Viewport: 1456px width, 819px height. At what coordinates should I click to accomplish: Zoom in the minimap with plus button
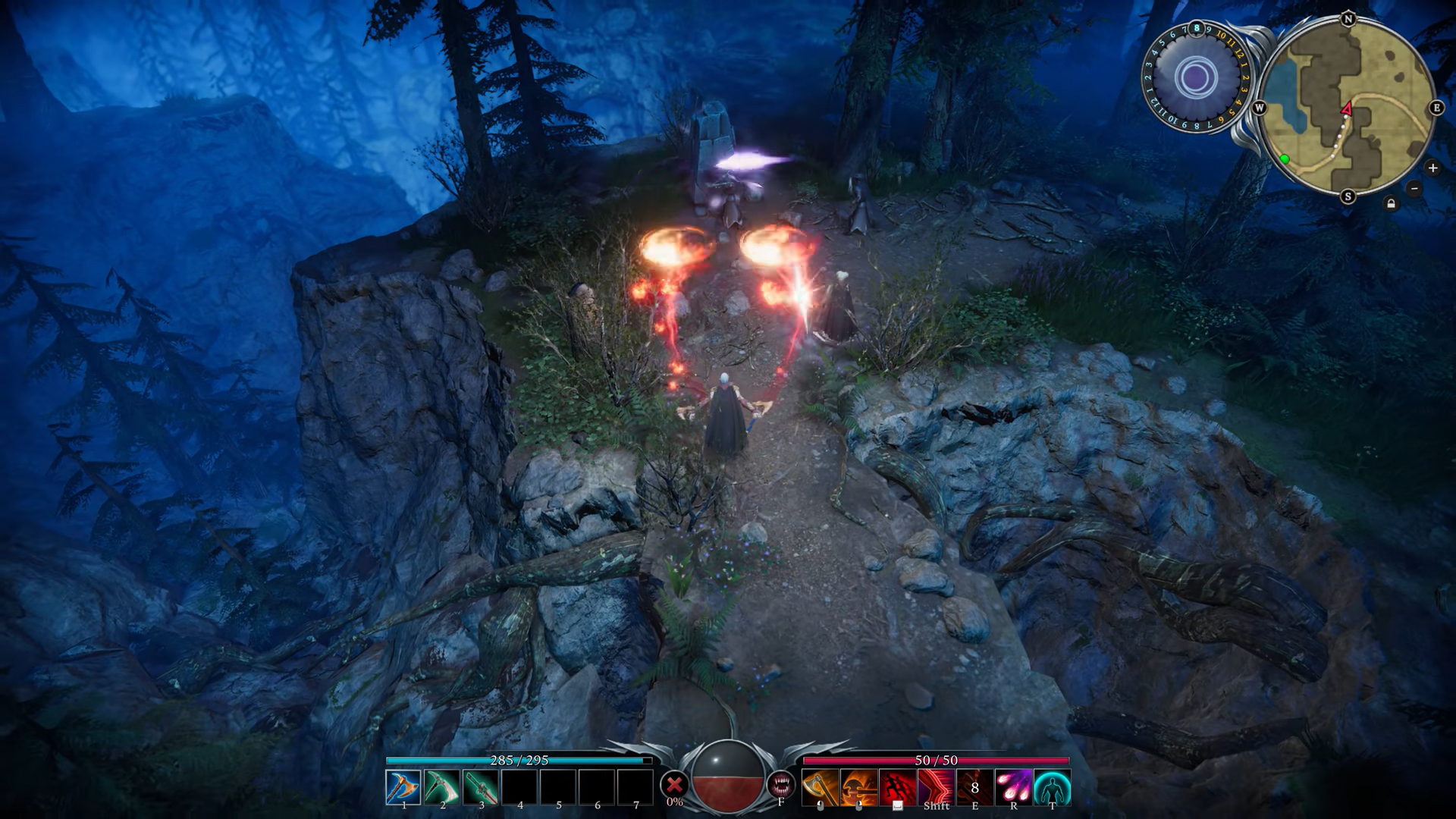click(1432, 168)
